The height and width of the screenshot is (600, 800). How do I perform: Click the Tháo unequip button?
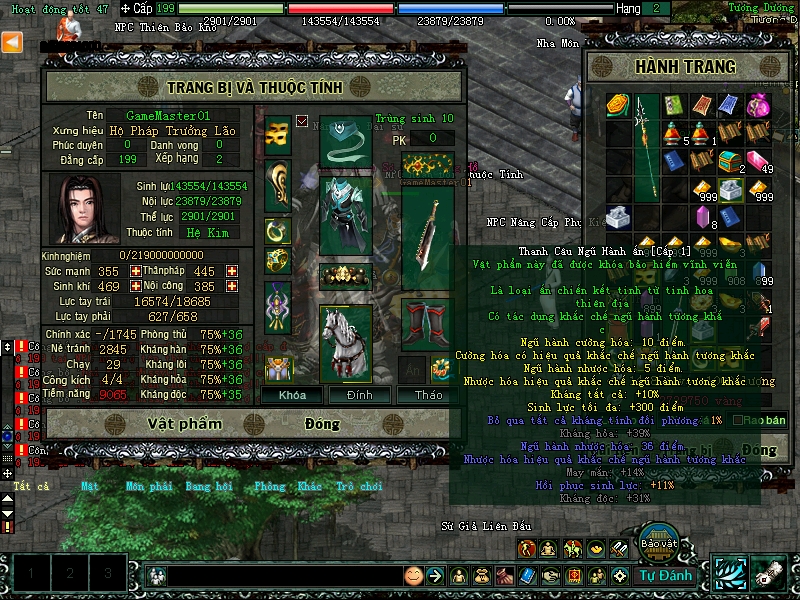coord(428,395)
